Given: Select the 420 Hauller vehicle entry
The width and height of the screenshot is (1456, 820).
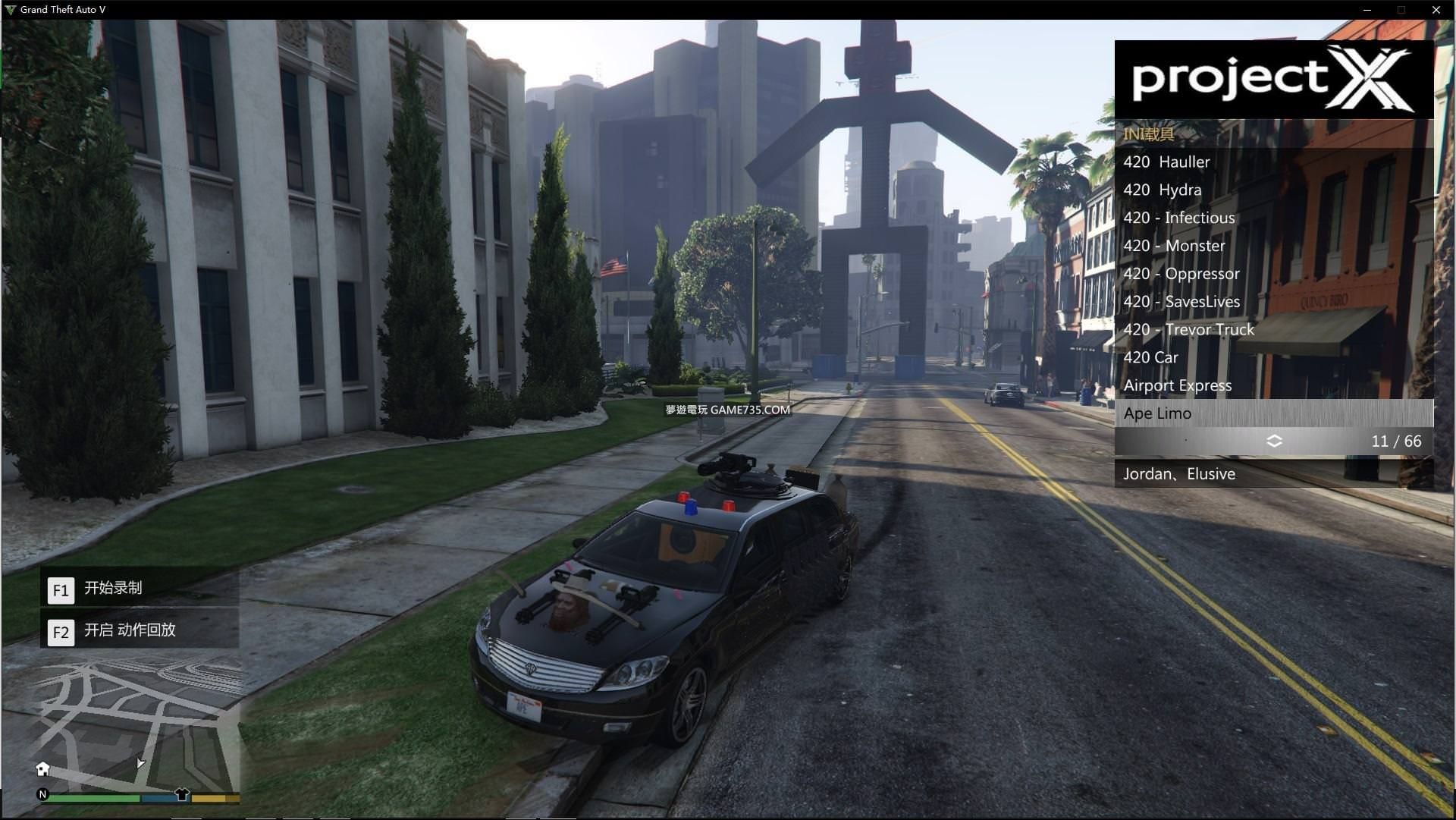Looking at the screenshot, I should pyautogui.click(x=1166, y=162).
